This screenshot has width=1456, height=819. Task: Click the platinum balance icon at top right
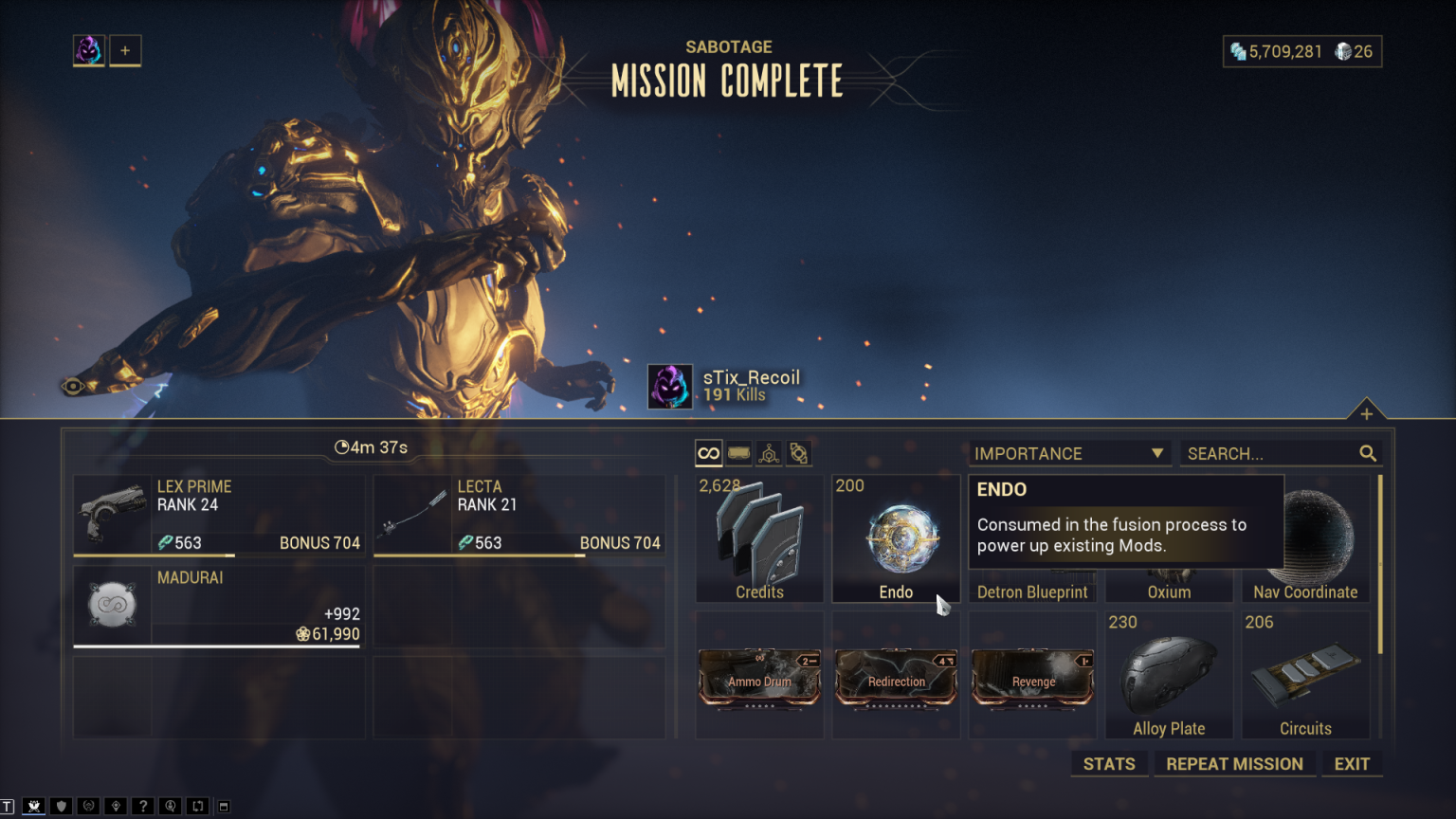(1343, 52)
